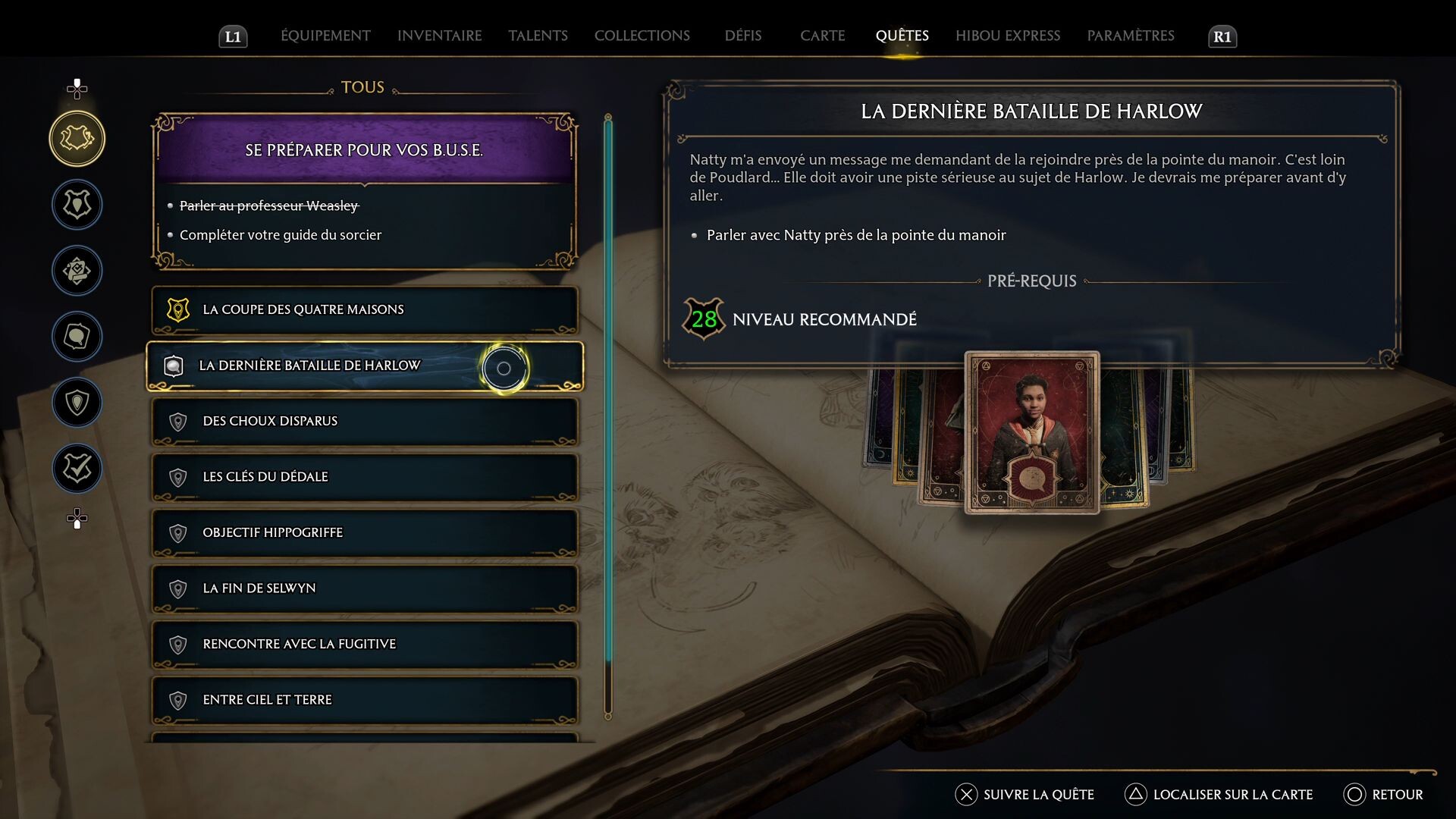Switch to the Inventaire tab

439,36
